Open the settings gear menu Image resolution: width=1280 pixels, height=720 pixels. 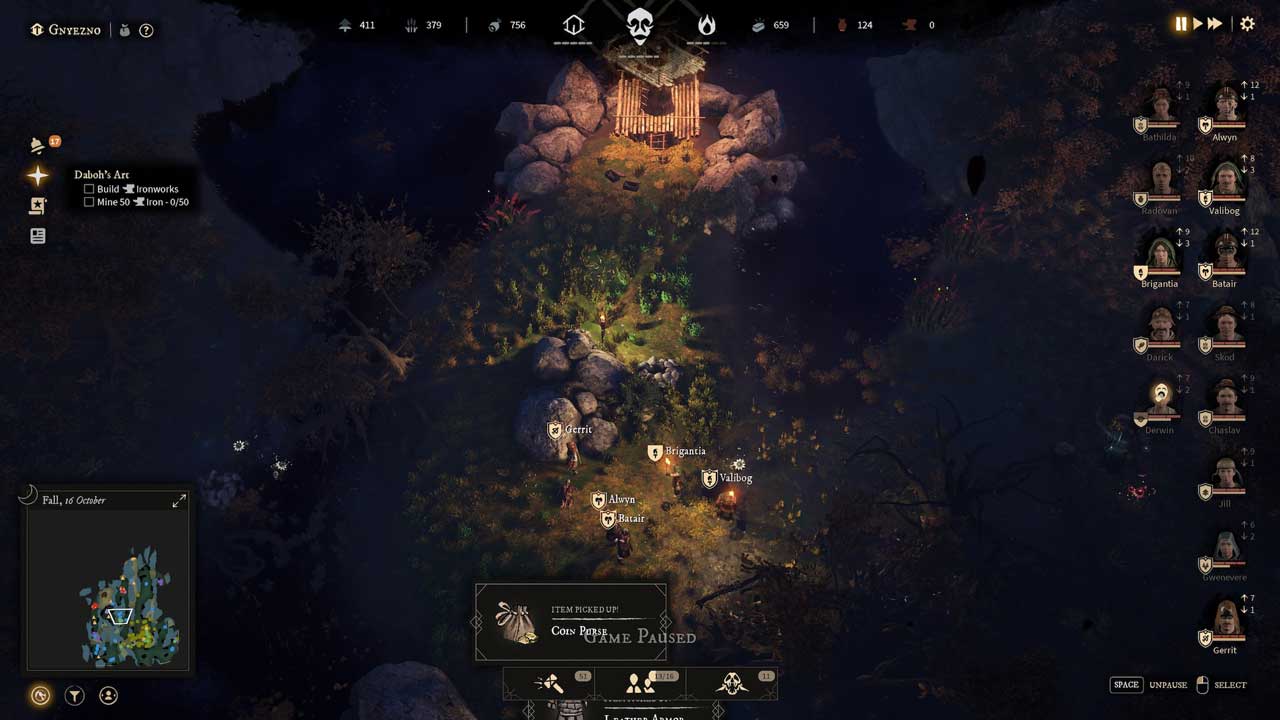tap(1247, 24)
